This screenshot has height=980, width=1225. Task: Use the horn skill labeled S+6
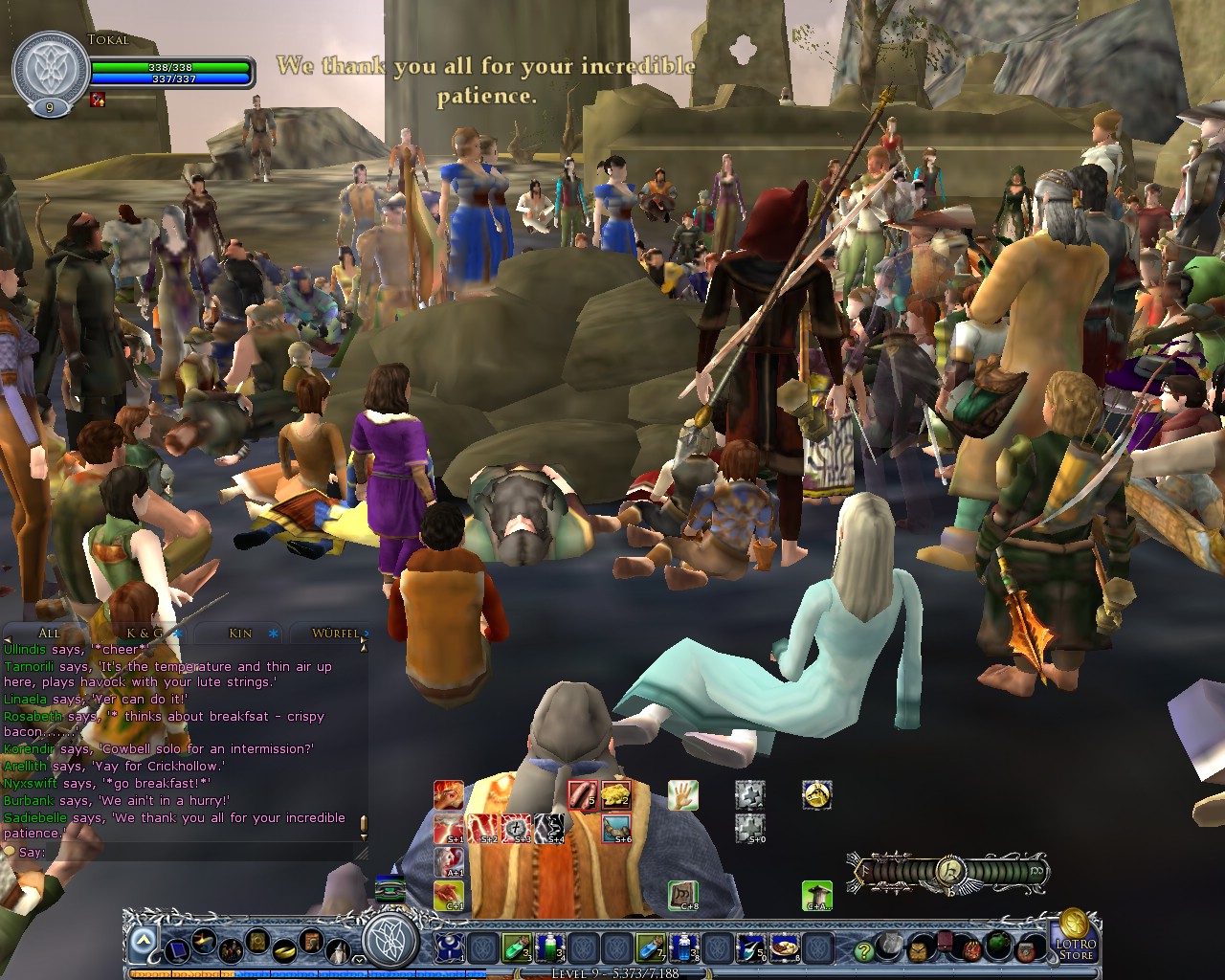pyautogui.click(x=615, y=828)
